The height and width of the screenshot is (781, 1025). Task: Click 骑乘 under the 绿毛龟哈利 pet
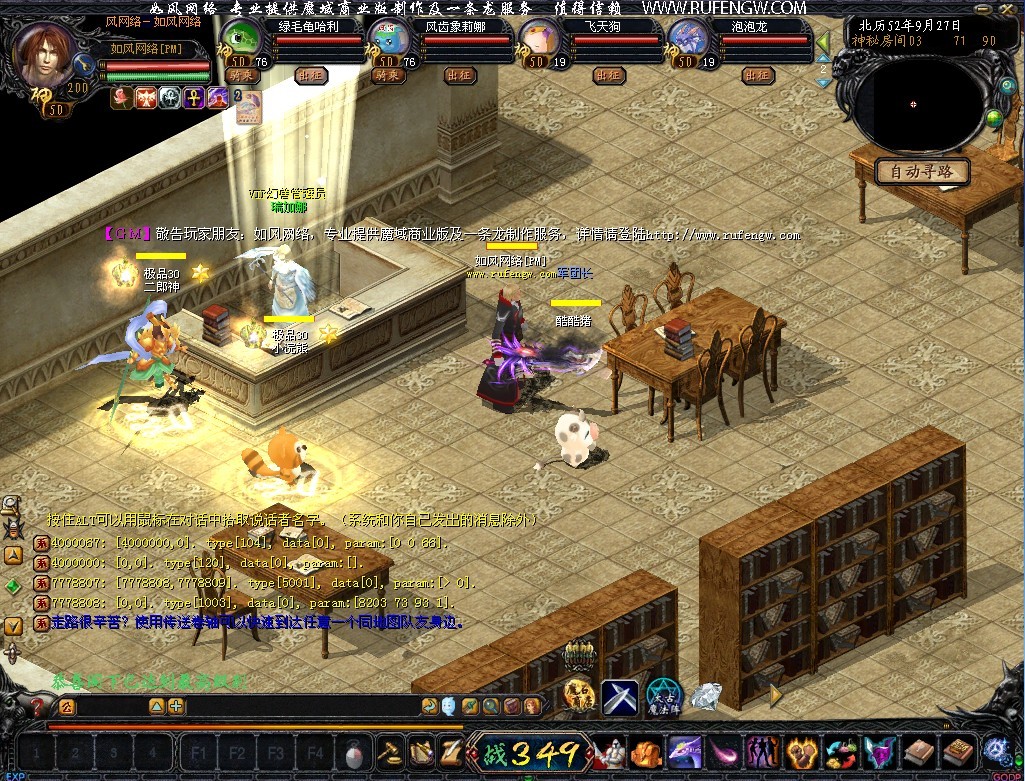click(239, 75)
